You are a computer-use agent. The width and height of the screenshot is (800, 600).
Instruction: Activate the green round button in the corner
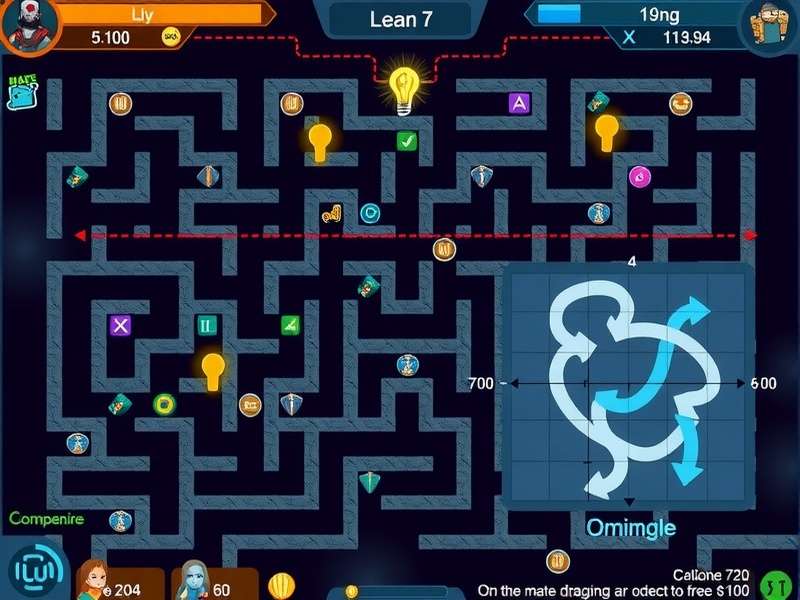coord(775,584)
